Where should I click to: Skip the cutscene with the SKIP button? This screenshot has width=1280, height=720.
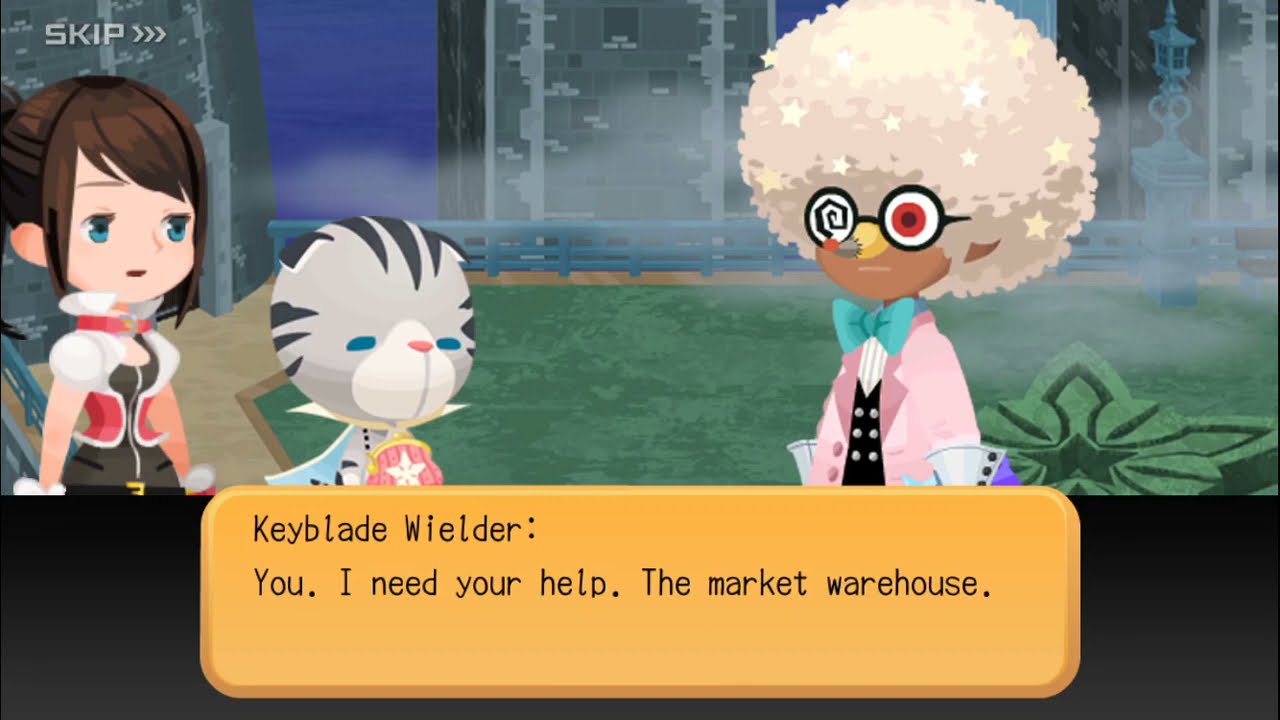(105, 35)
